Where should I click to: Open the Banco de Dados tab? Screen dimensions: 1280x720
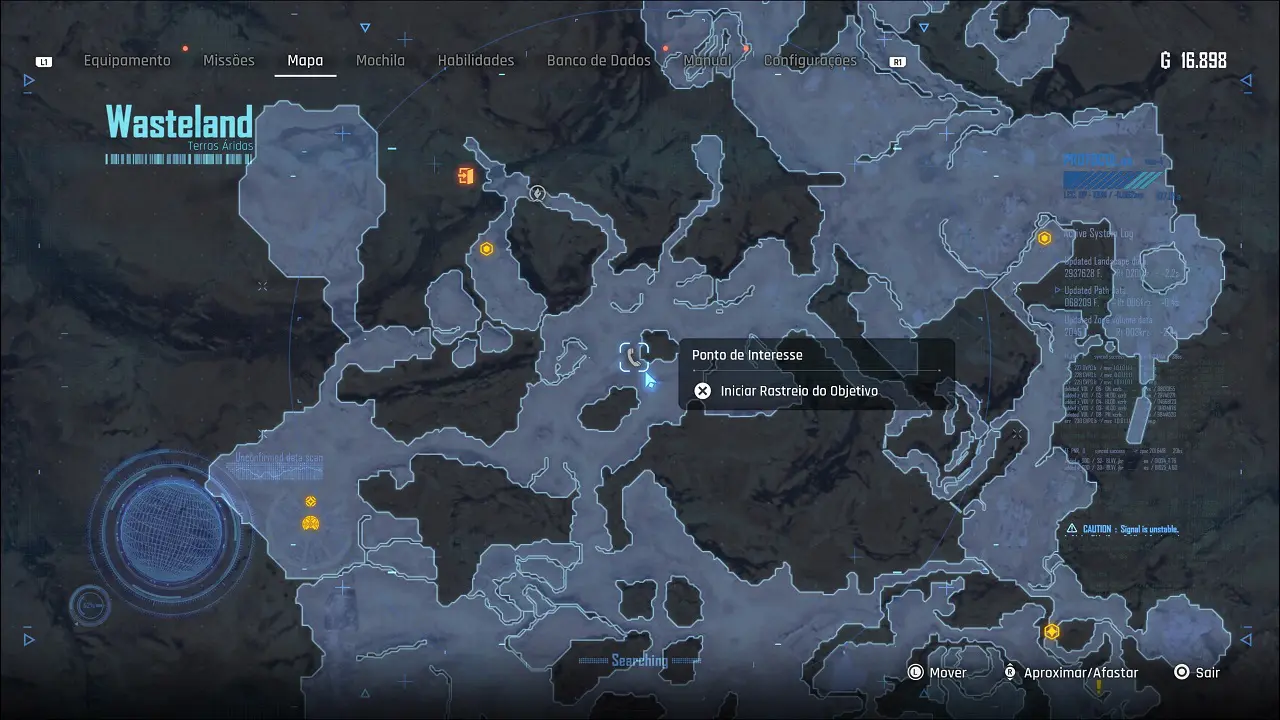click(x=598, y=60)
